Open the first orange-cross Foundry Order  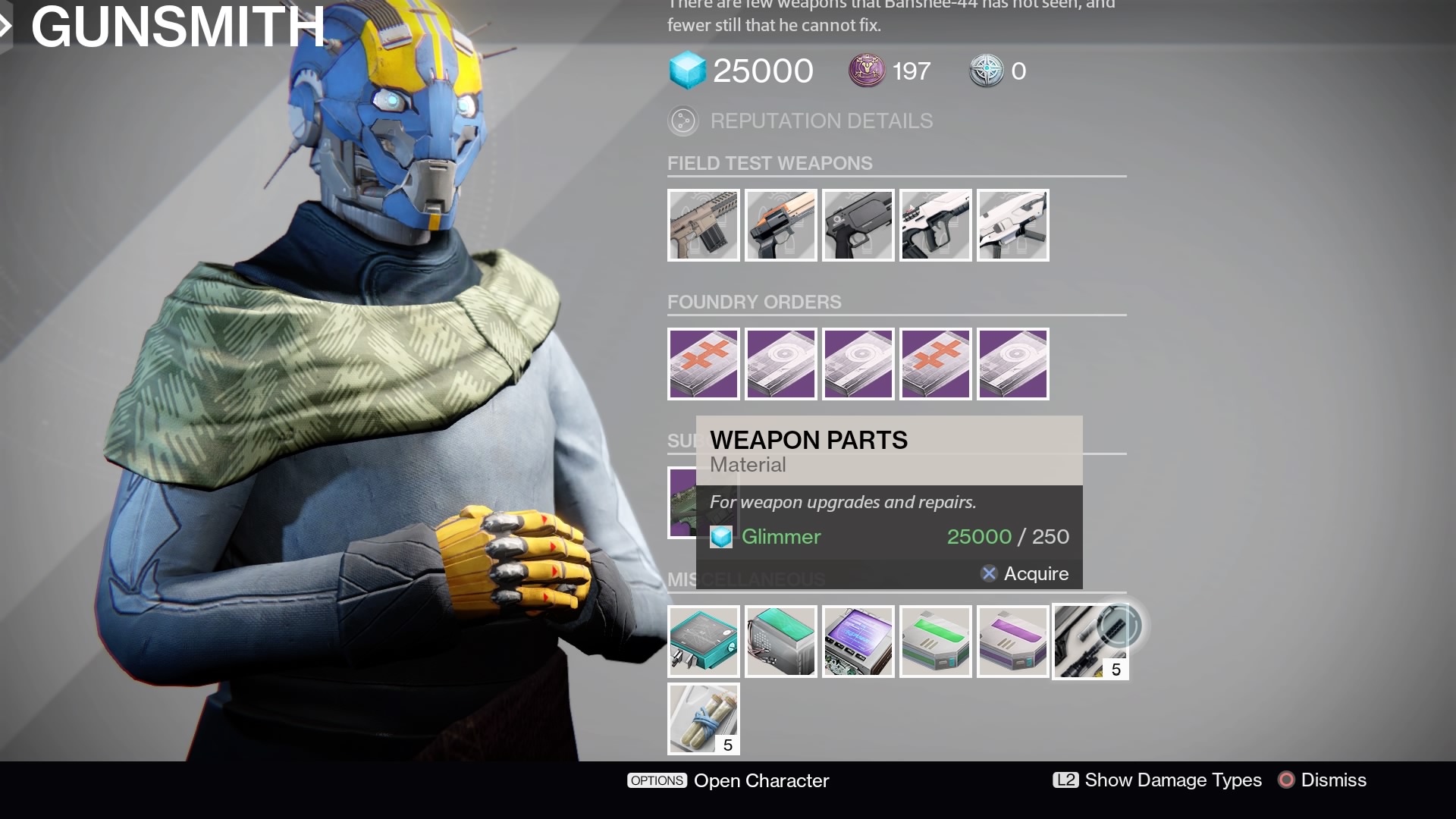(x=703, y=364)
